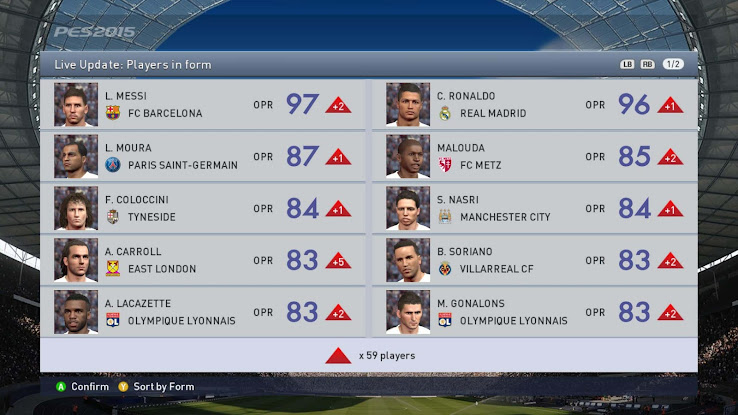Pick the Malouda FC Metz row
Viewport: 738px width, 415px height.
coord(535,156)
